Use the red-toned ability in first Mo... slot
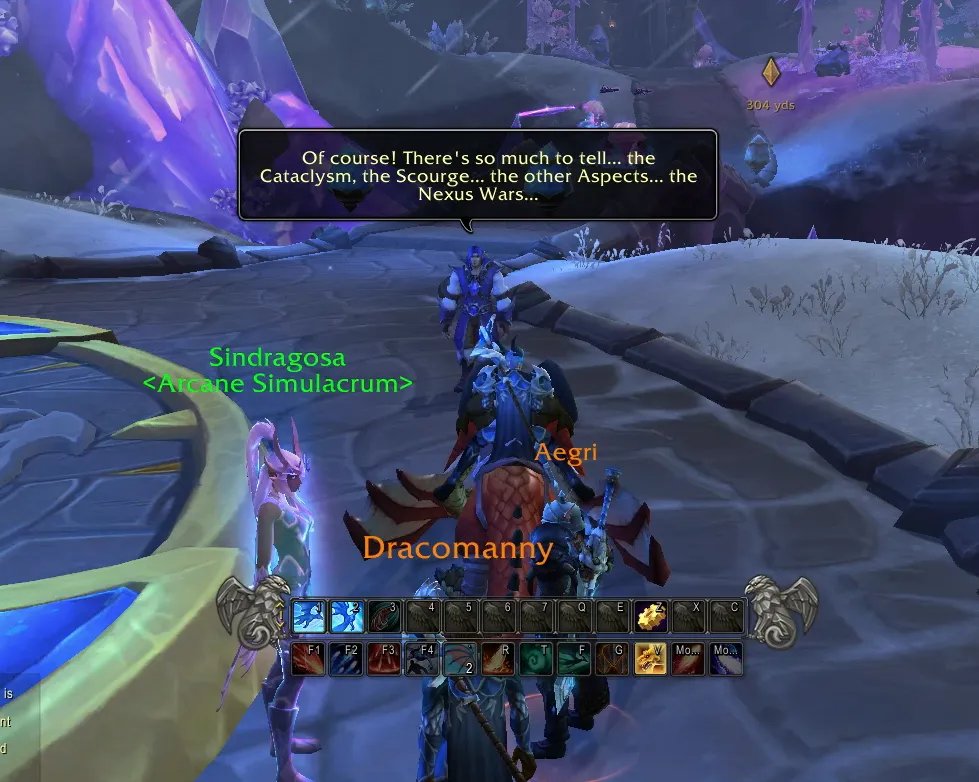Viewport: 979px width, 782px height. click(x=689, y=659)
